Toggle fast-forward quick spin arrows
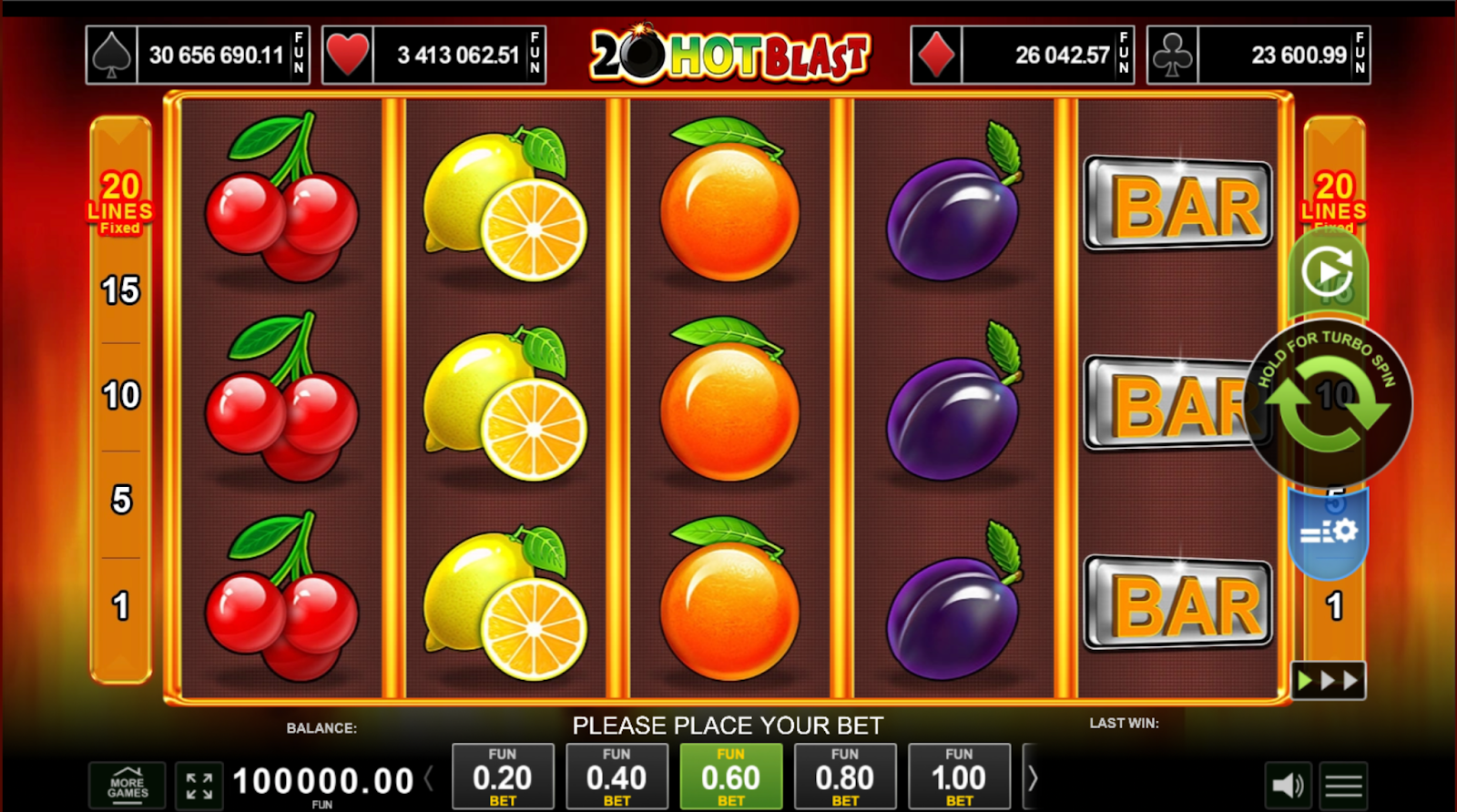1457x812 pixels. pos(1328,680)
